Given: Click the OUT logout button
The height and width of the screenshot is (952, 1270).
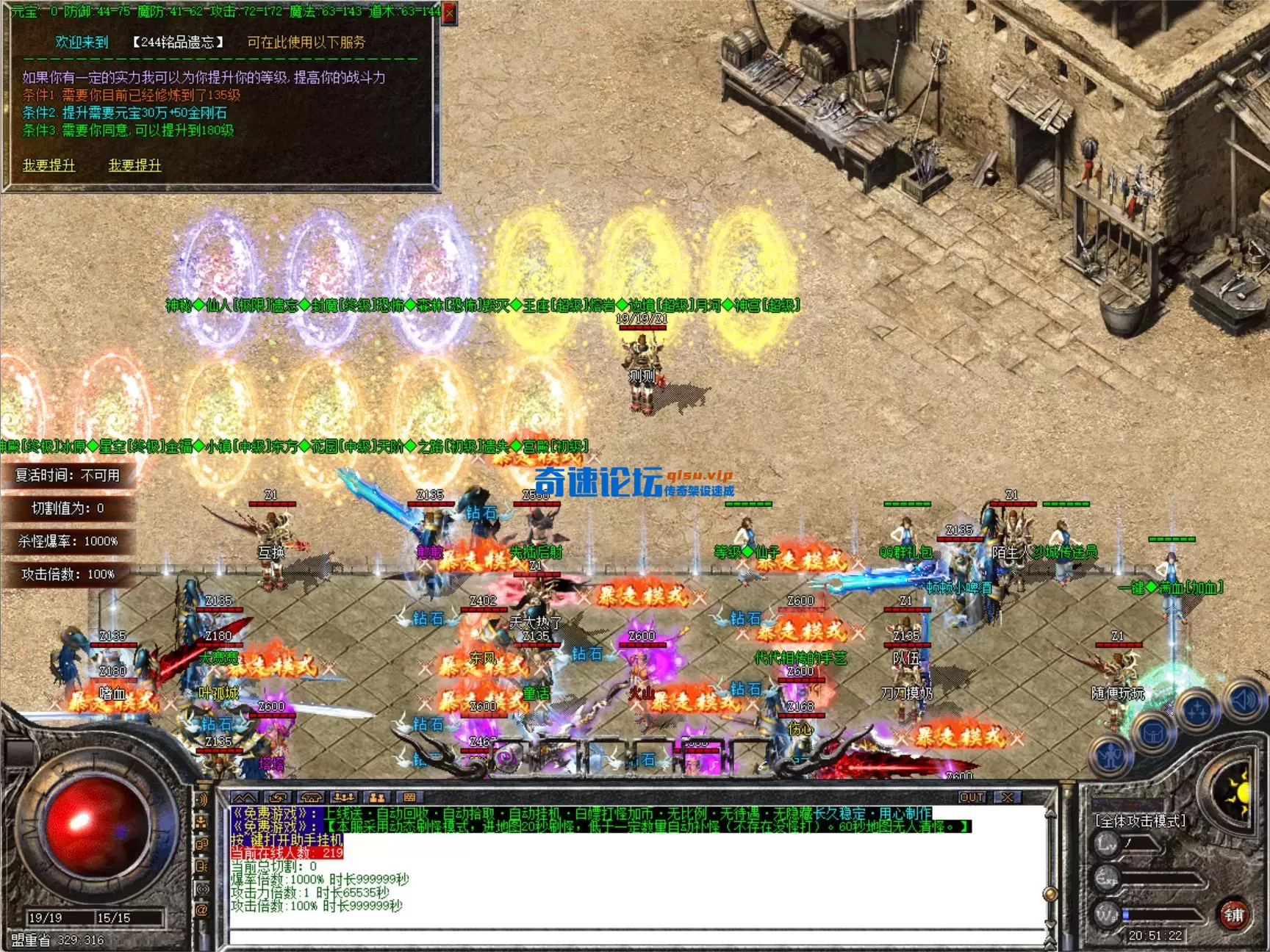Looking at the screenshot, I should tap(972, 797).
